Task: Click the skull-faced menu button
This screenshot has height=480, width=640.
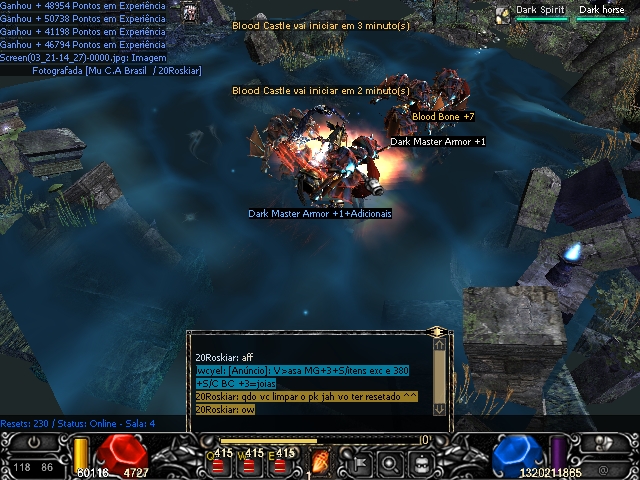Action: point(423,463)
